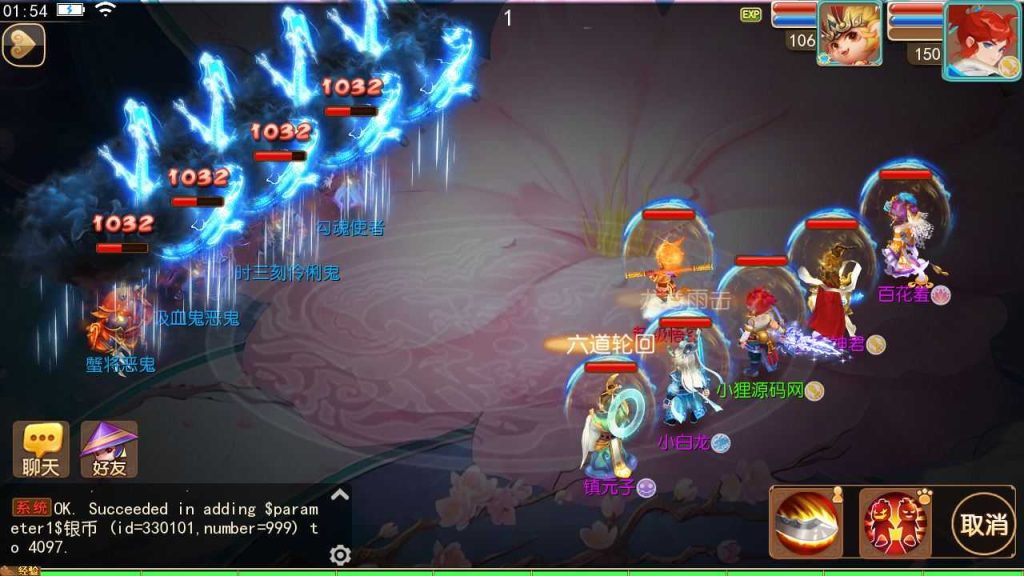Open the 好友 friends list

pyautogui.click(x=109, y=449)
